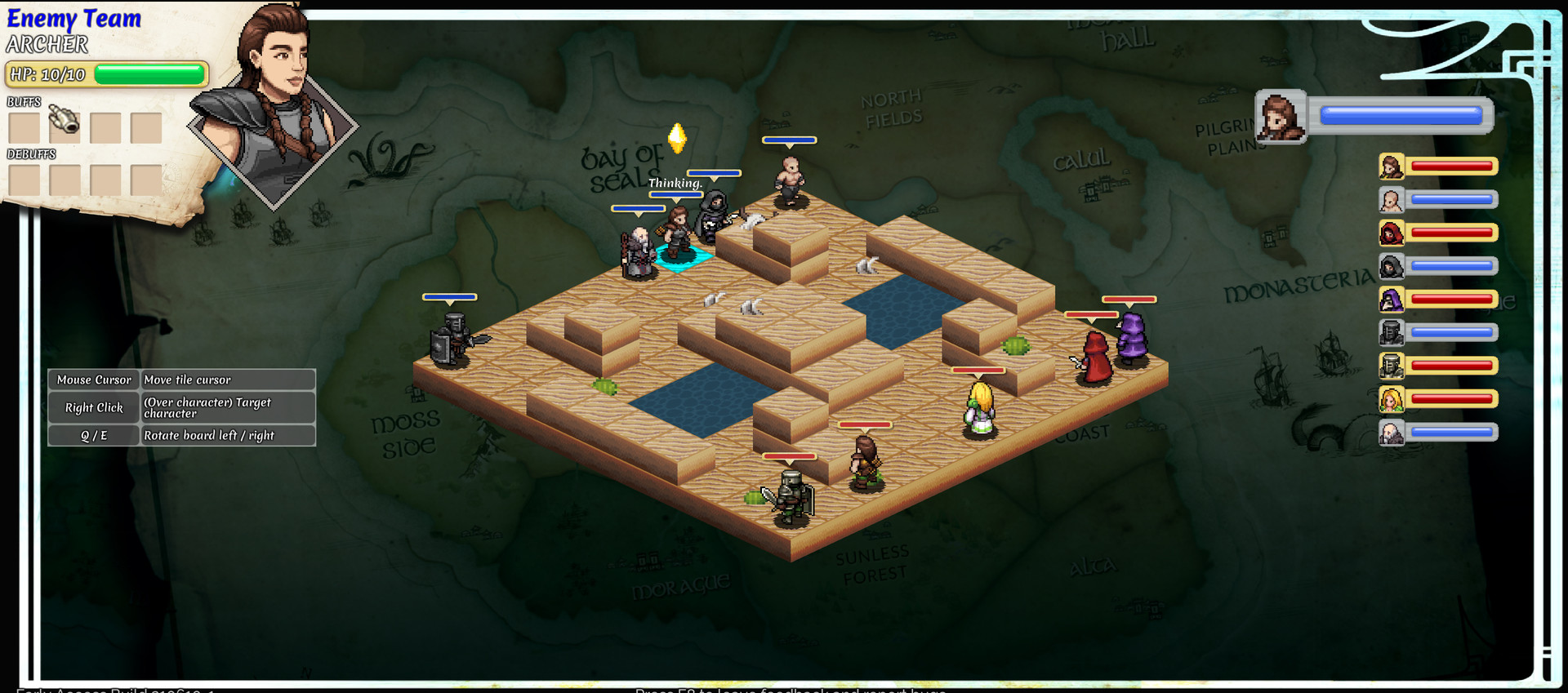Select the red-hooded character's turn order portrait

click(1392, 233)
